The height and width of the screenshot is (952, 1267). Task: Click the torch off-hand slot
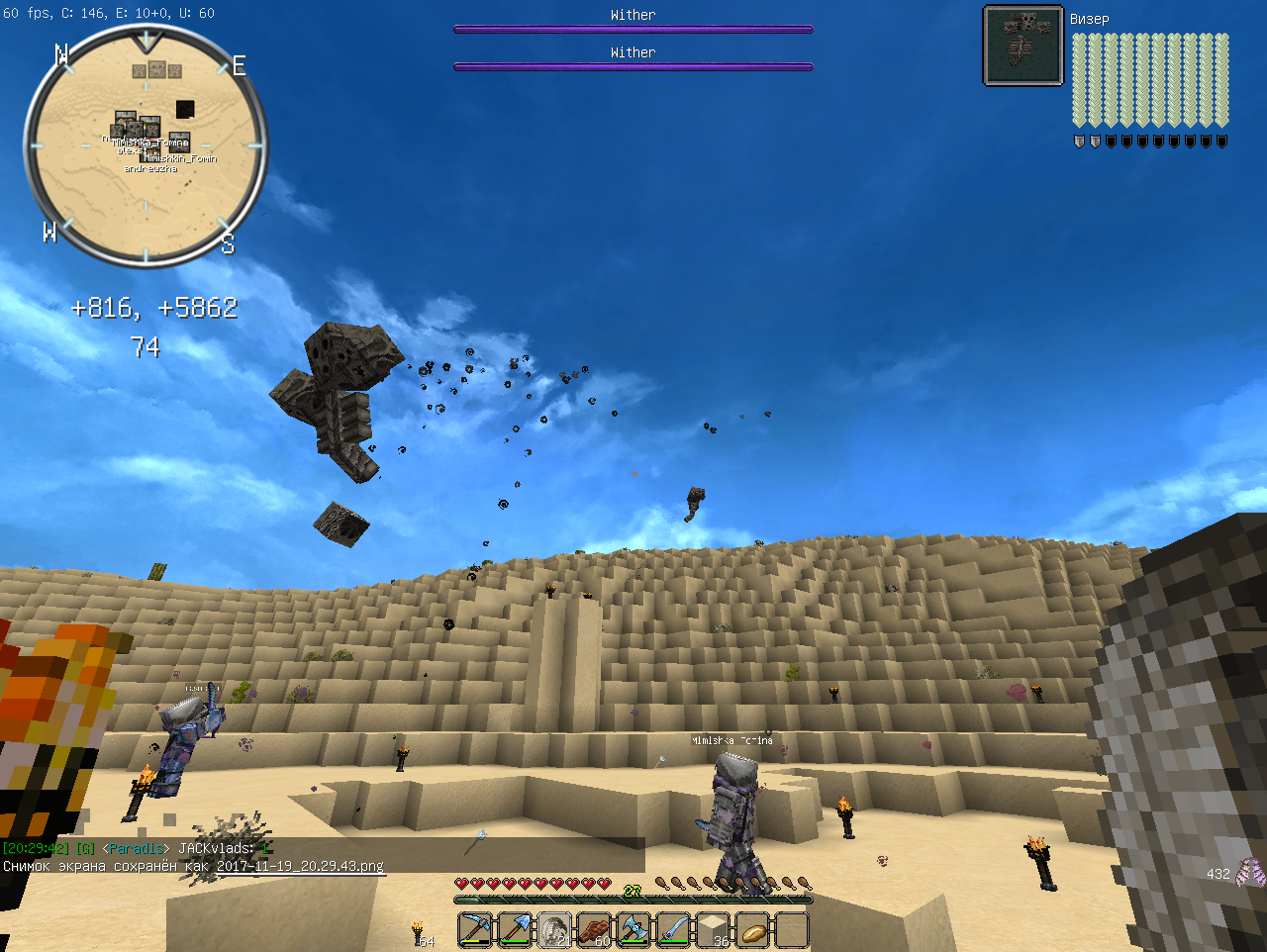coord(420,932)
